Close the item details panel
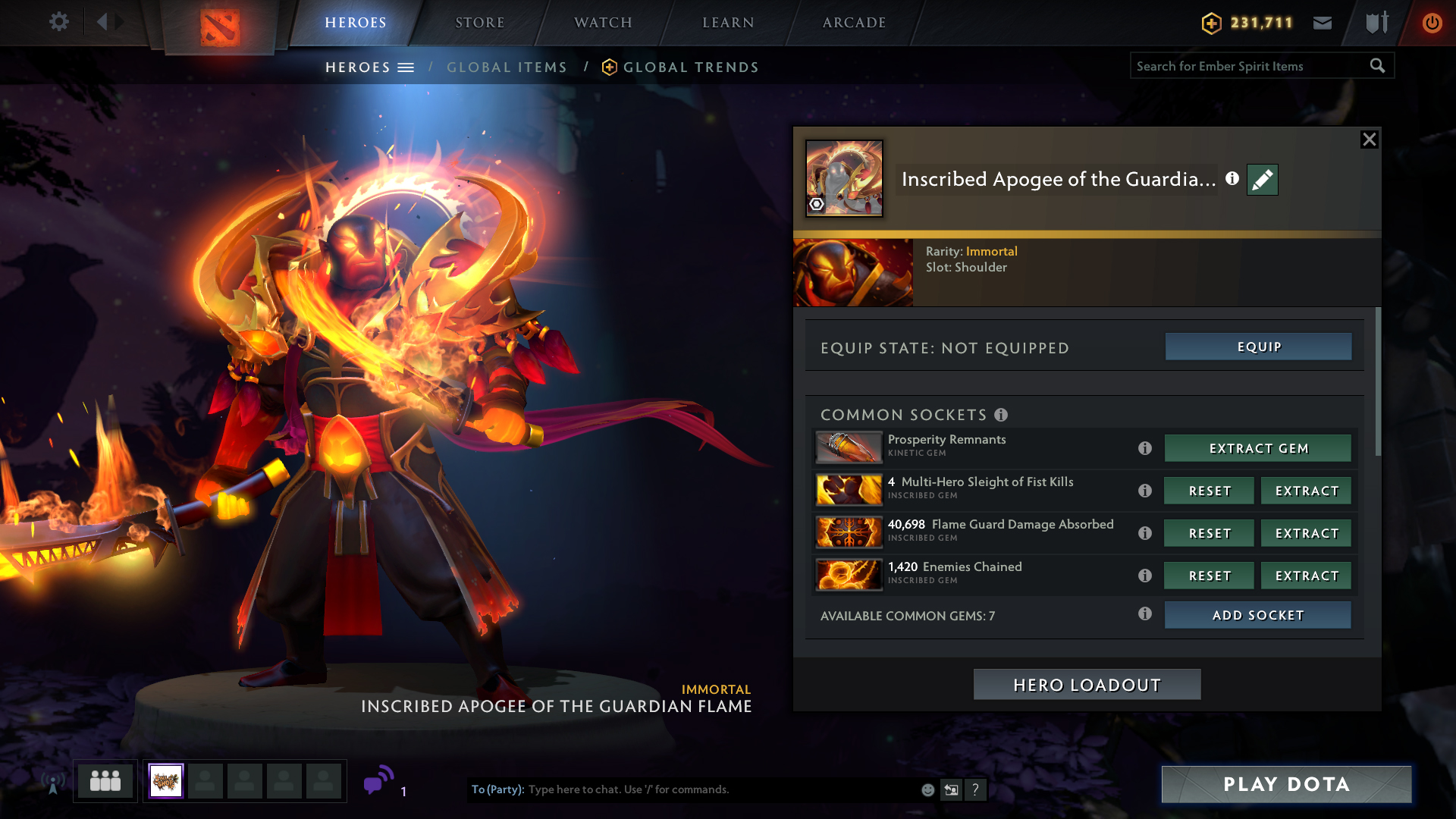1456x819 pixels. point(1369,140)
